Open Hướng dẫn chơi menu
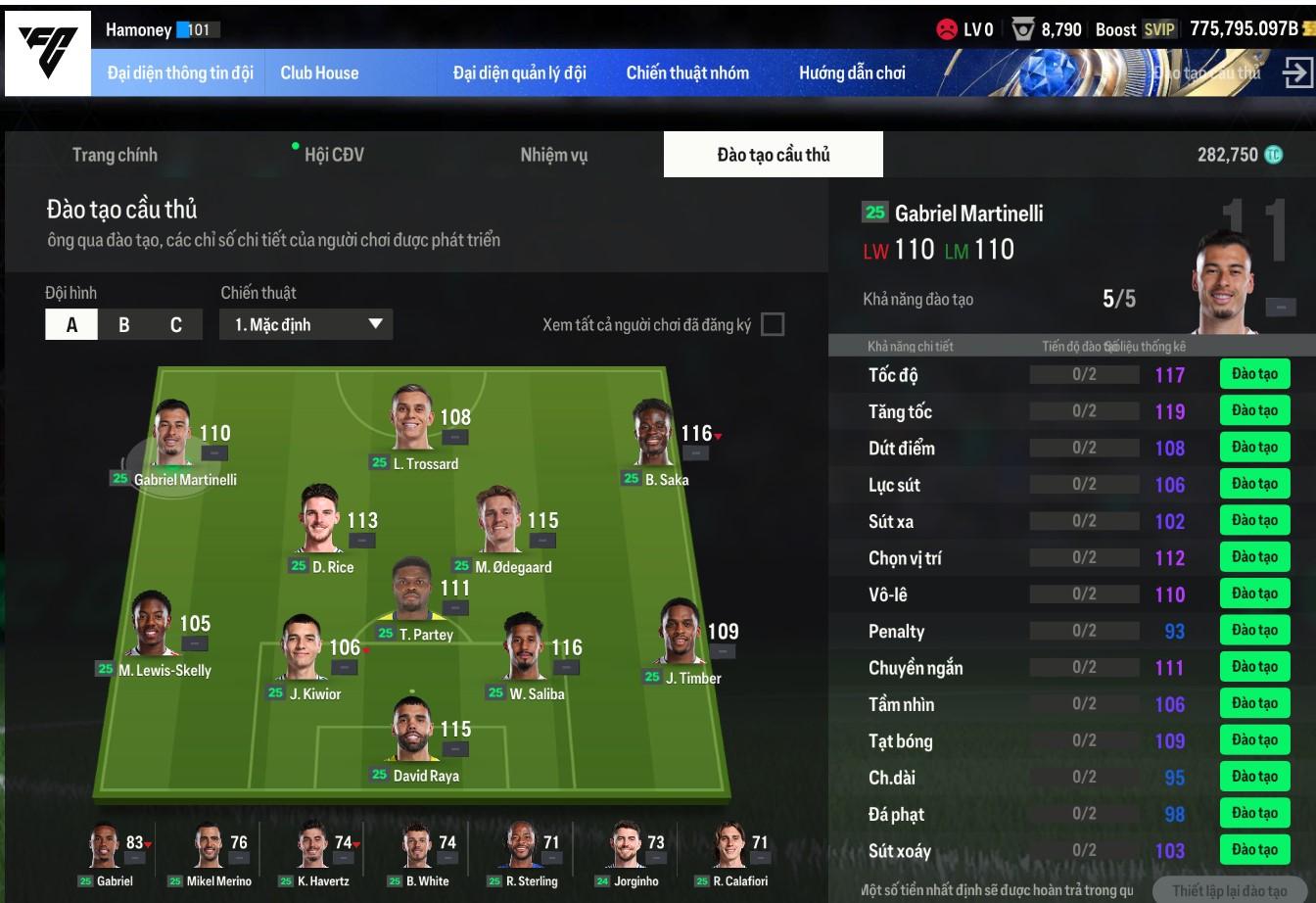This screenshot has width=1316, height=903. [852, 73]
